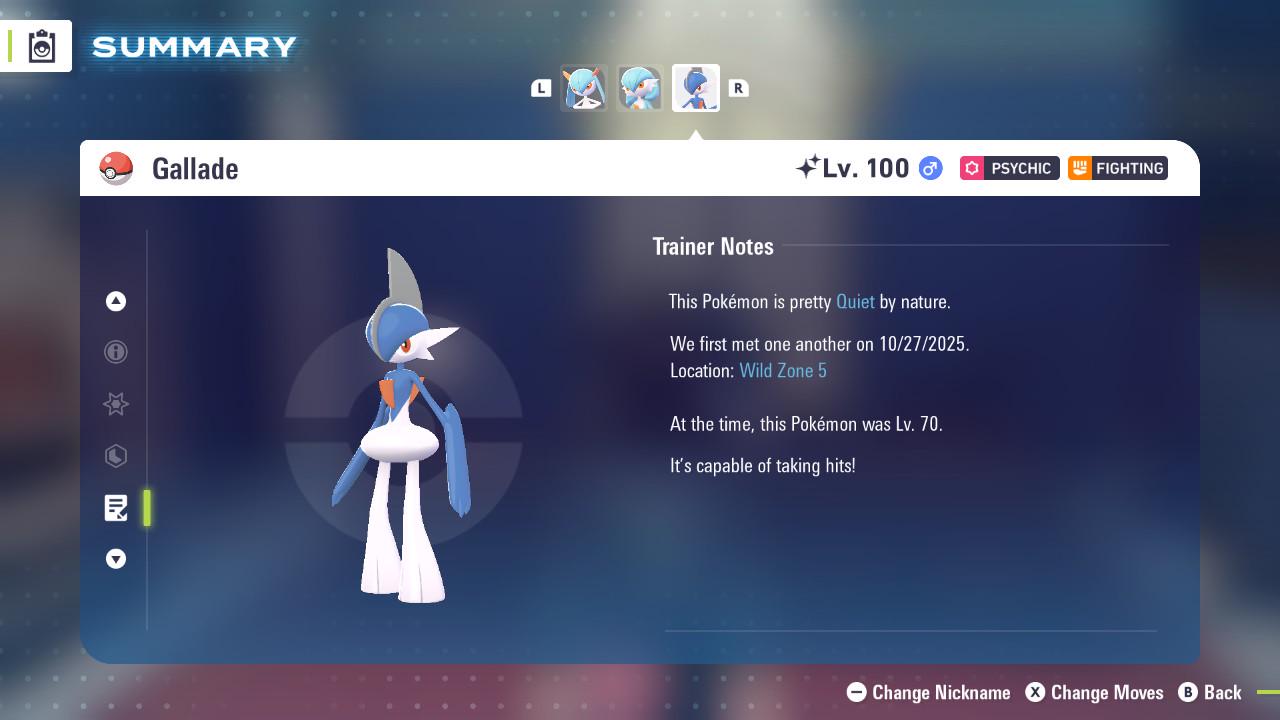Image resolution: width=1280 pixels, height=720 pixels.
Task: Open the info page from the sidebar
Action: point(116,352)
